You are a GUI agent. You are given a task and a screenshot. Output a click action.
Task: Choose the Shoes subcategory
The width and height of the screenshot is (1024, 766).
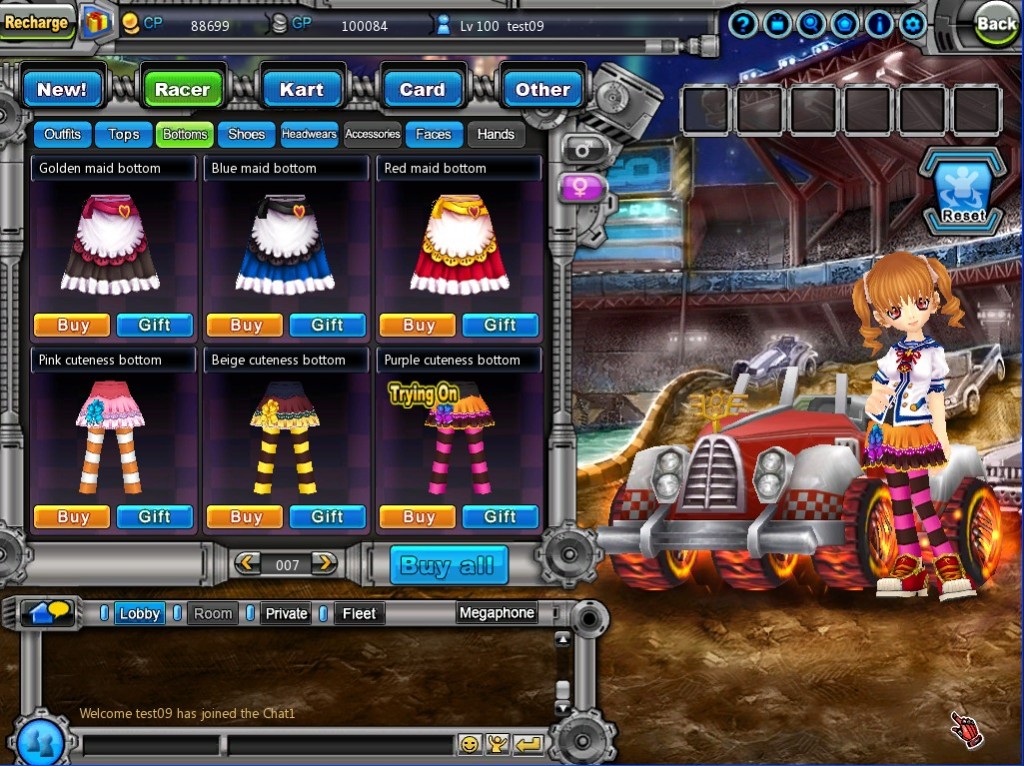pos(246,134)
